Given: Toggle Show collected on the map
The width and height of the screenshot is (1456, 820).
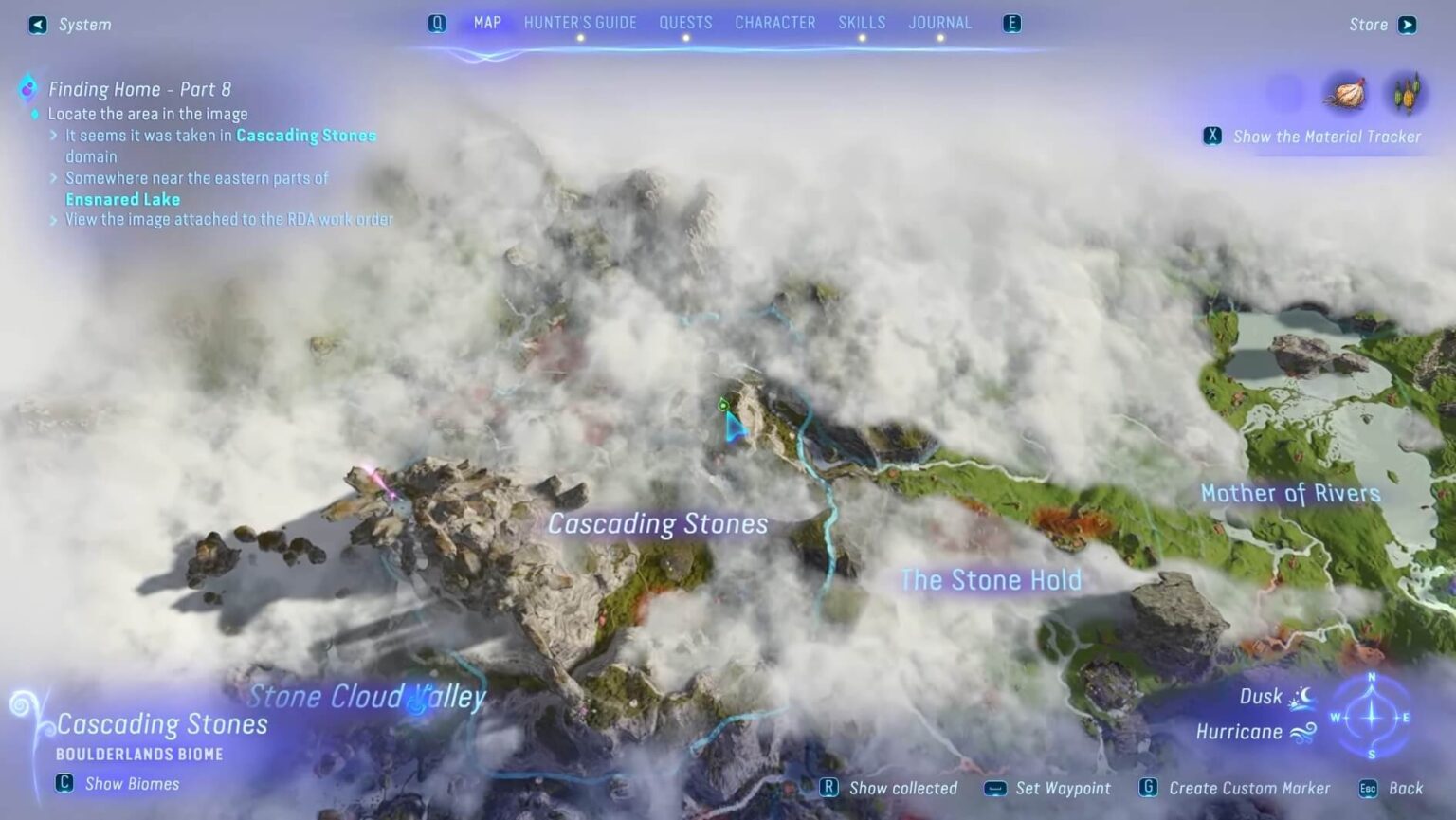Looking at the screenshot, I should point(829,787).
